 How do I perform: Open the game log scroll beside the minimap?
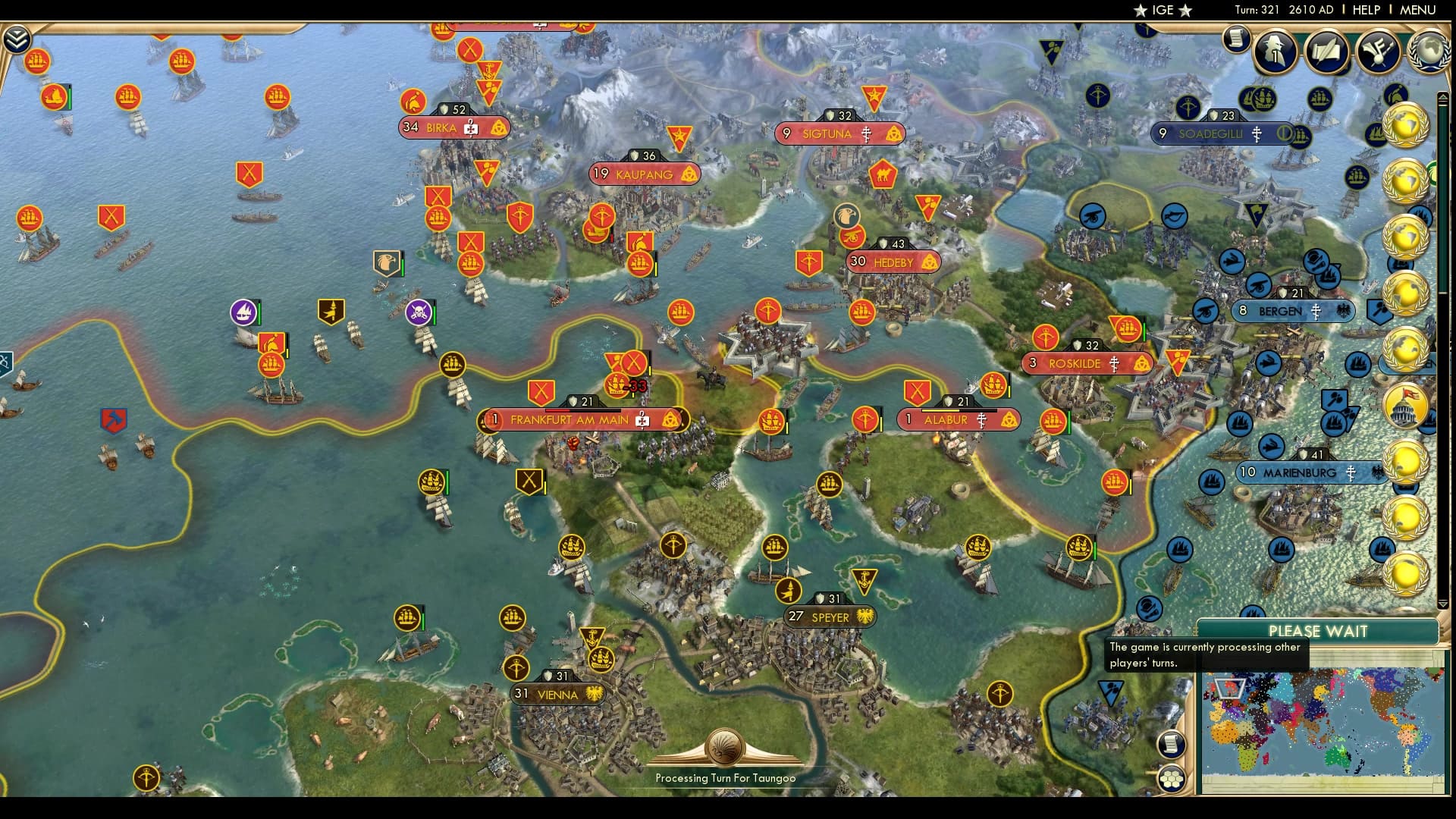click(x=1171, y=745)
